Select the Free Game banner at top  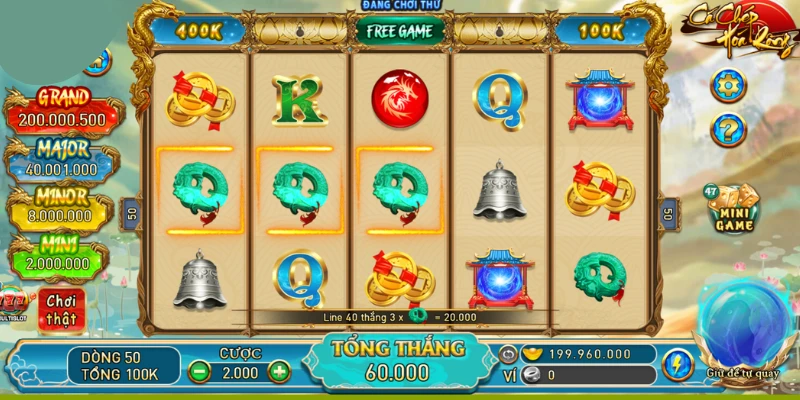pyautogui.click(x=399, y=30)
